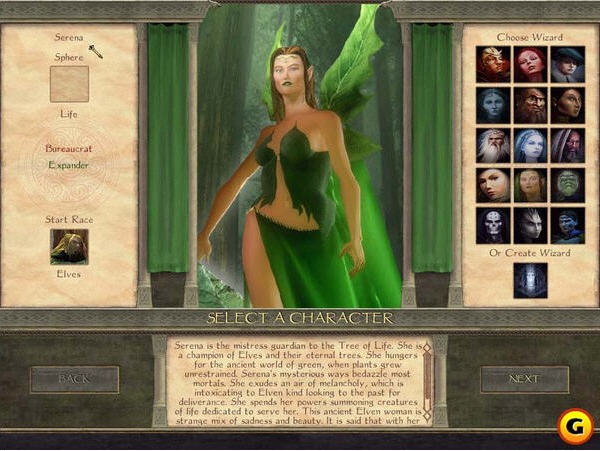This screenshot has width=600, height=451.
Task: Proceed with the NEXT button
Action: pyautogui.click(x=525, y=379)
